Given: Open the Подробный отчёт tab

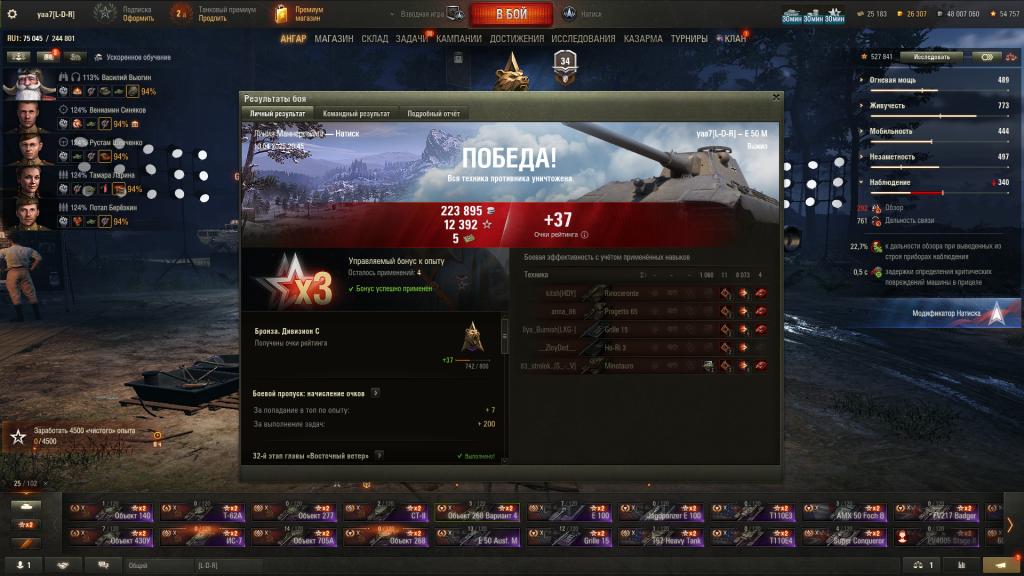Looking at the screenshot, I should click(x=433, y=114).
